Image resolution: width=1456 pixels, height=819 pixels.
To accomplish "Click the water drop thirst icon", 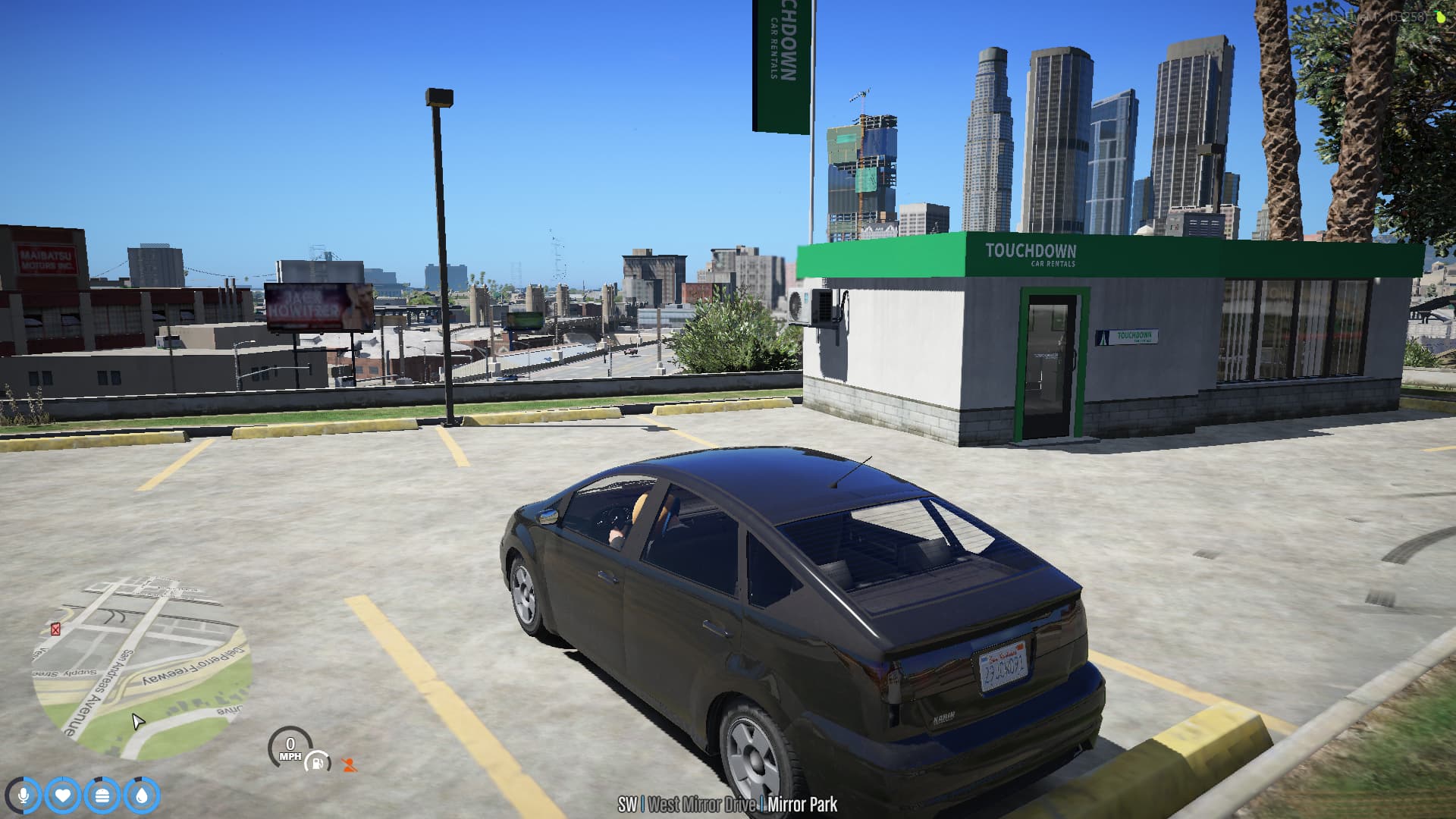I will [142, 795].
